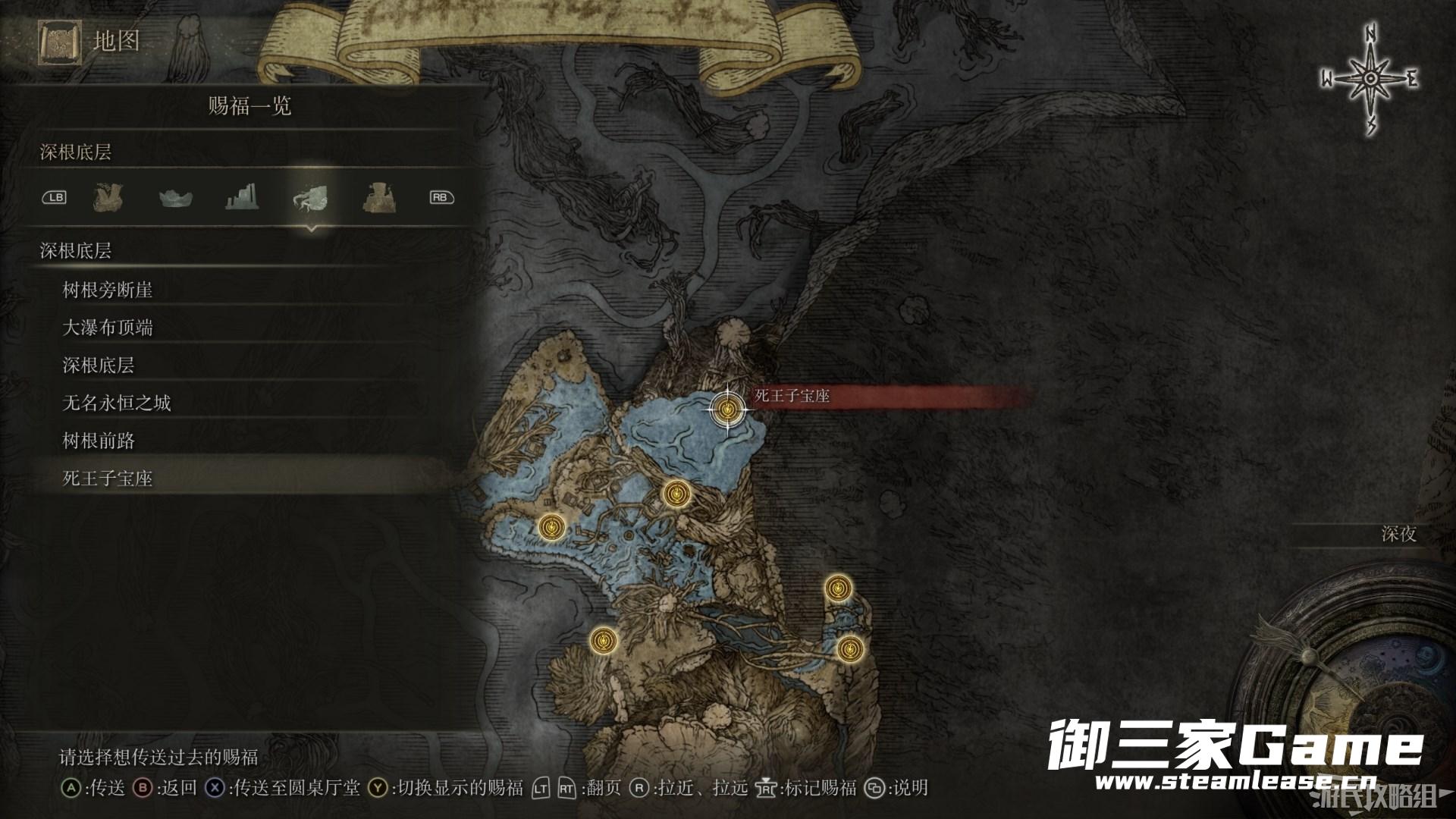Select 无名永恒之城 in the grace list

[x=117, y=403]
